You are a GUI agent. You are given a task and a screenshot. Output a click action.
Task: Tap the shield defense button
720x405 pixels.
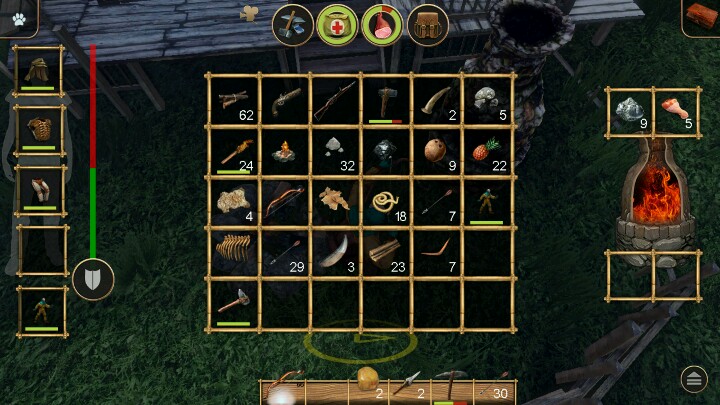[x=93, y=279]
